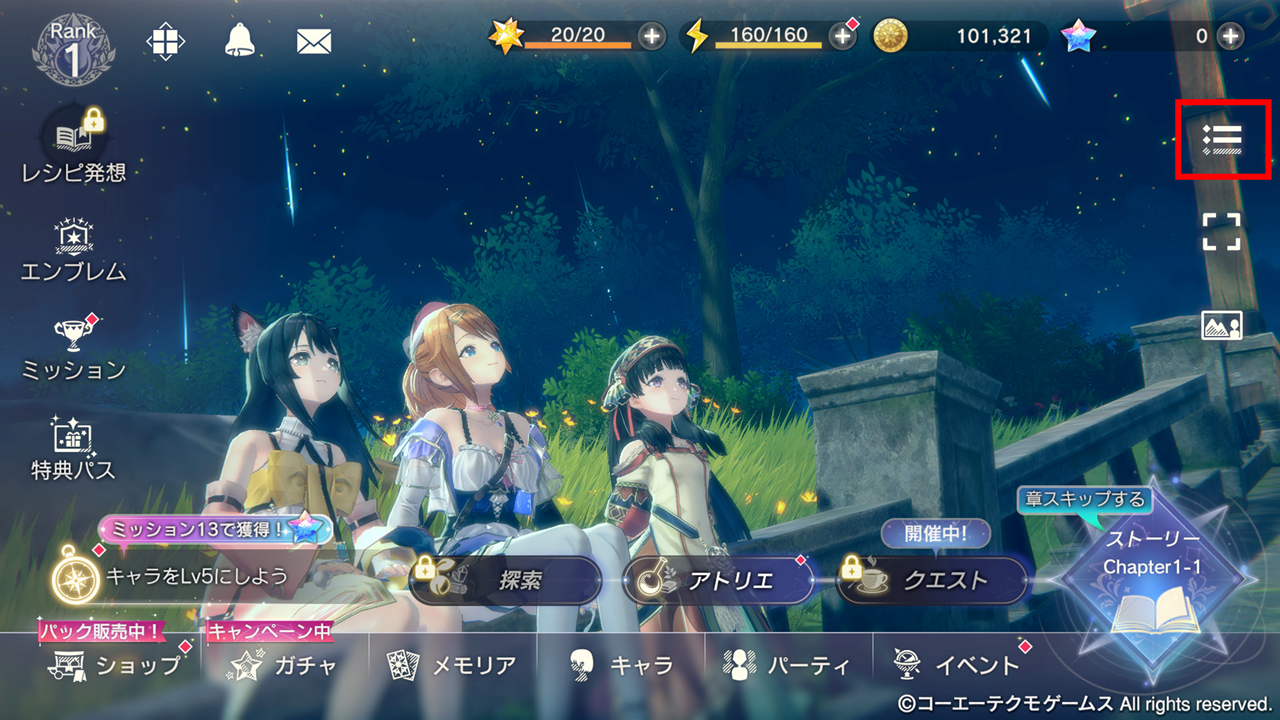Select the locked クエスト quest button

[932, 581]
